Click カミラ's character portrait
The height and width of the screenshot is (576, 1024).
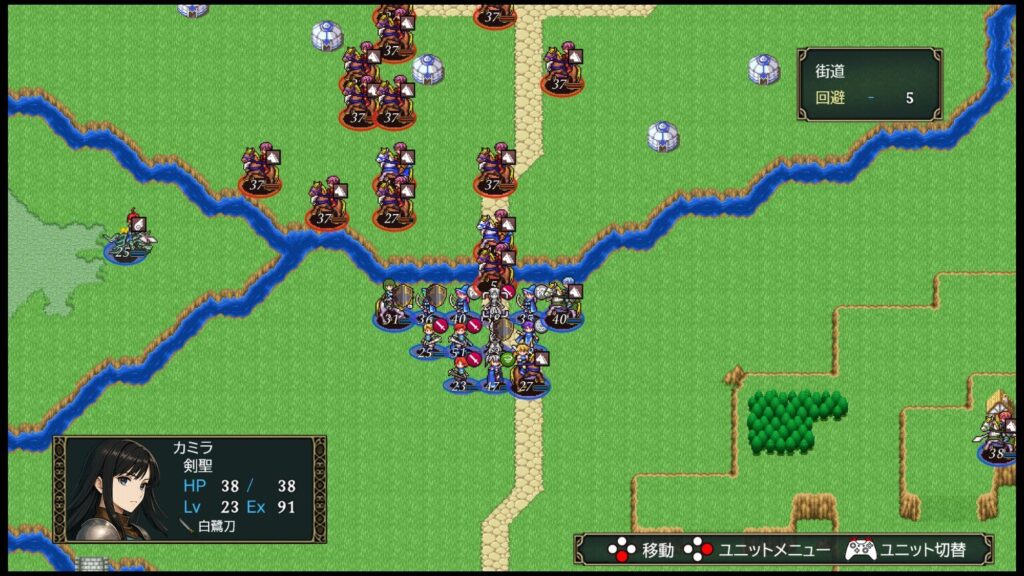point(113,490)
